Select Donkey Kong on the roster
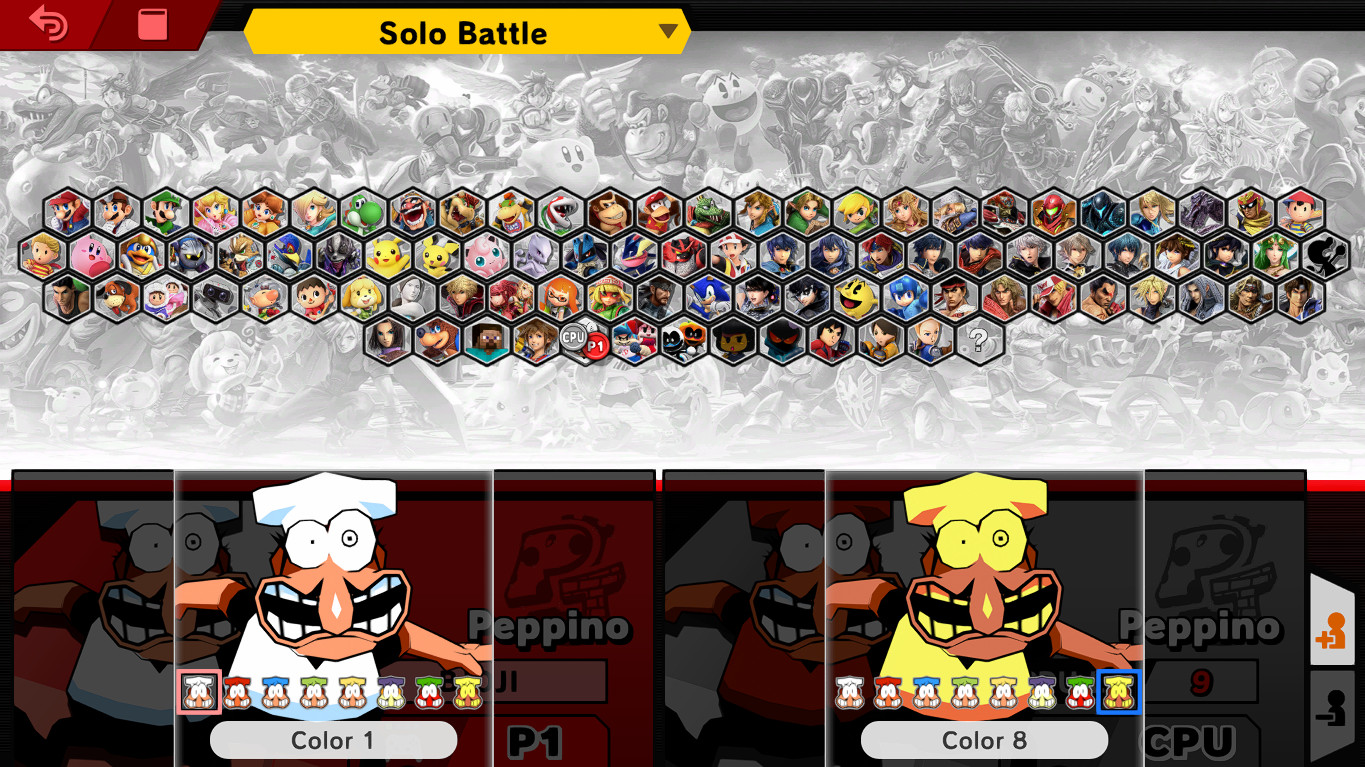 (606, 211)
